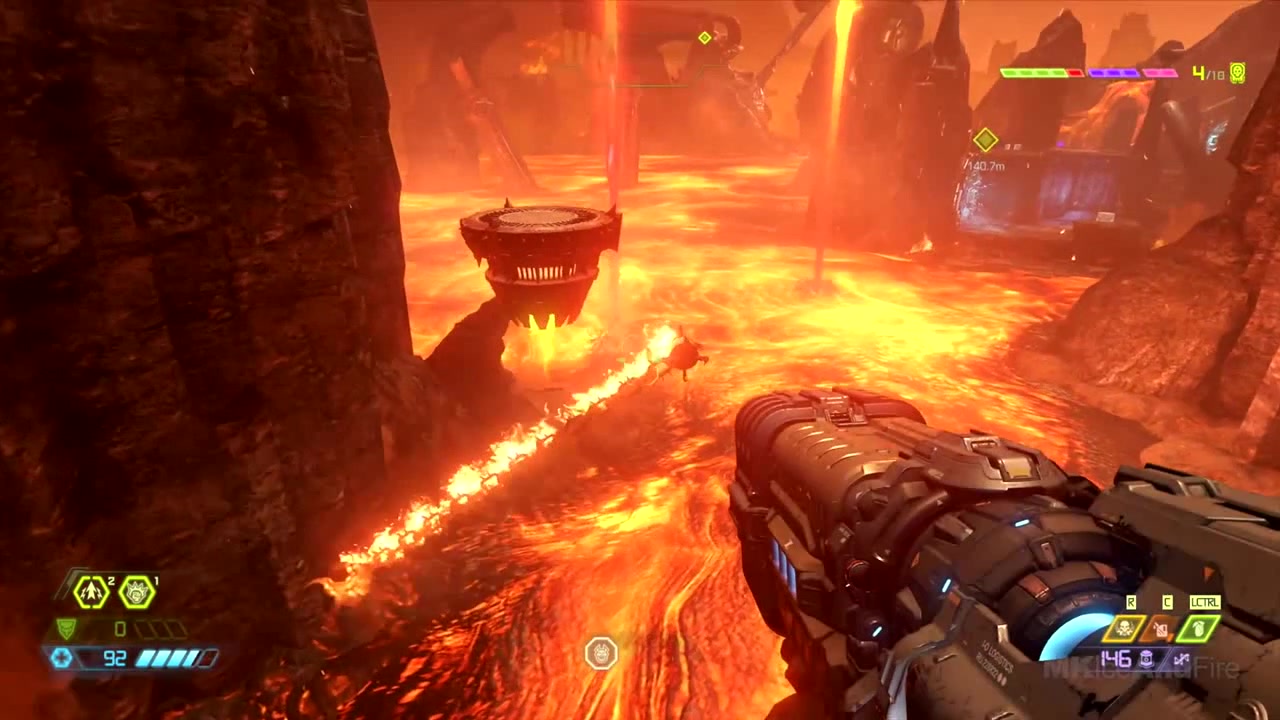1280x720 pixels.
Task: Click the purple ammo canister icon
Action: tap(1146, 659)
